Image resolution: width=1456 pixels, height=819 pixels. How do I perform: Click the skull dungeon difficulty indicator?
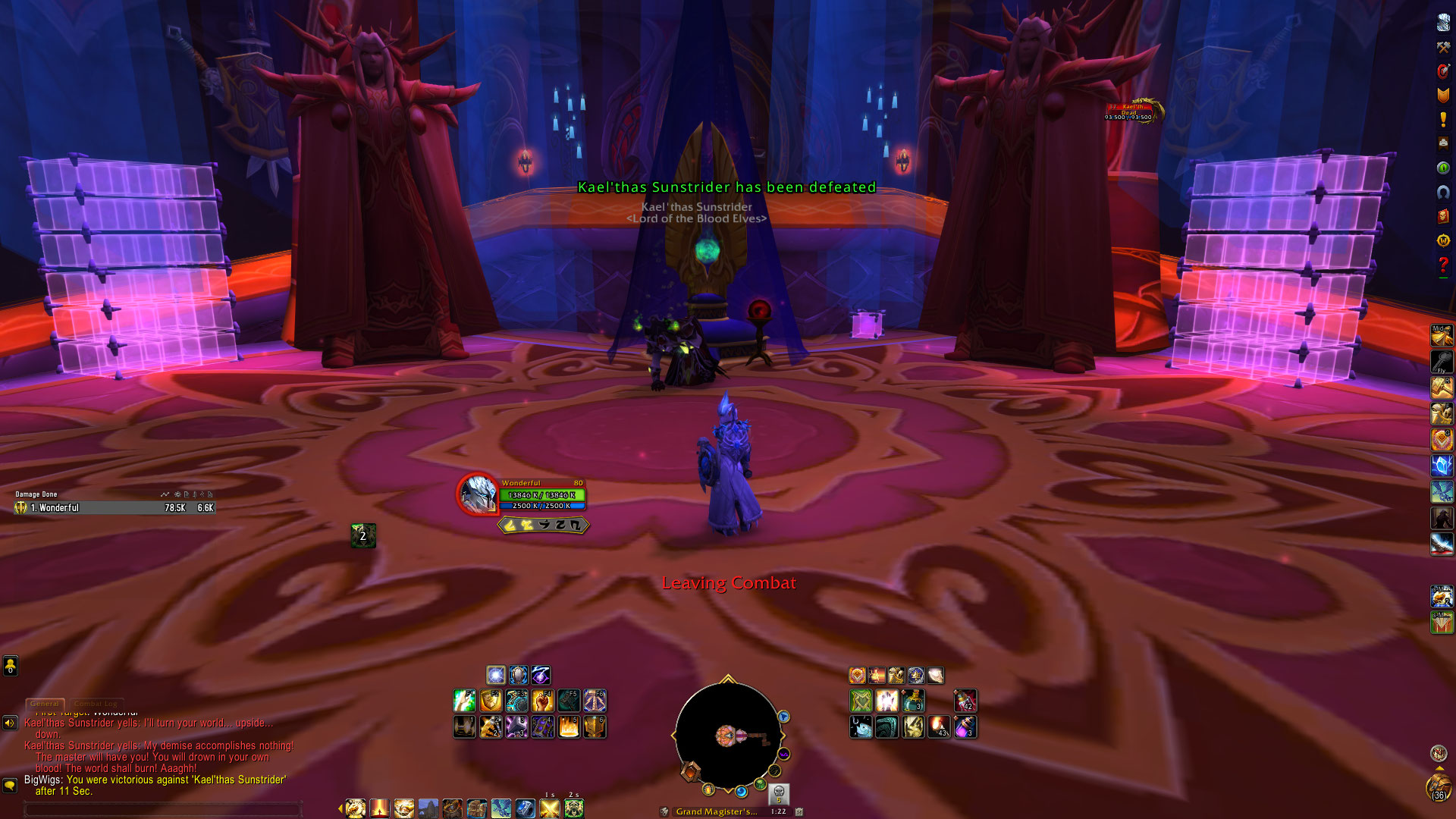[778, 794]
